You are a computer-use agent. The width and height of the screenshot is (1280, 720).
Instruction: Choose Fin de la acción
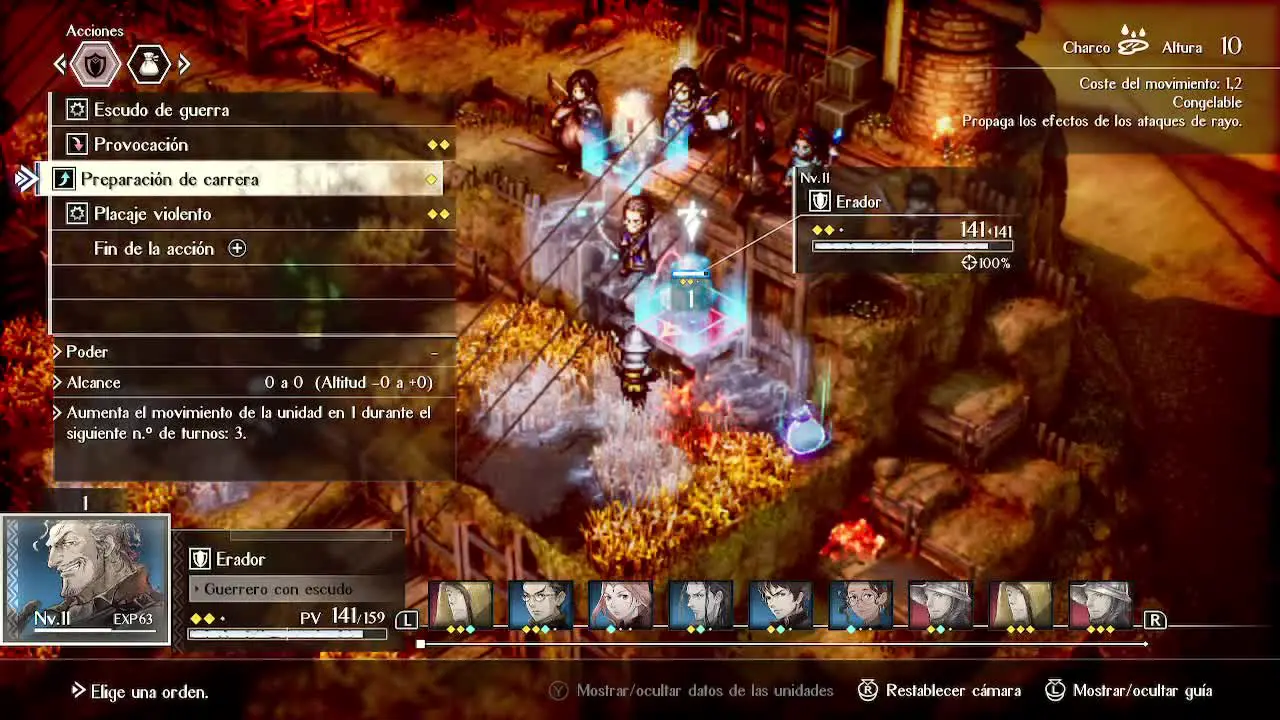pyautogui.click(x=154, y=249)
